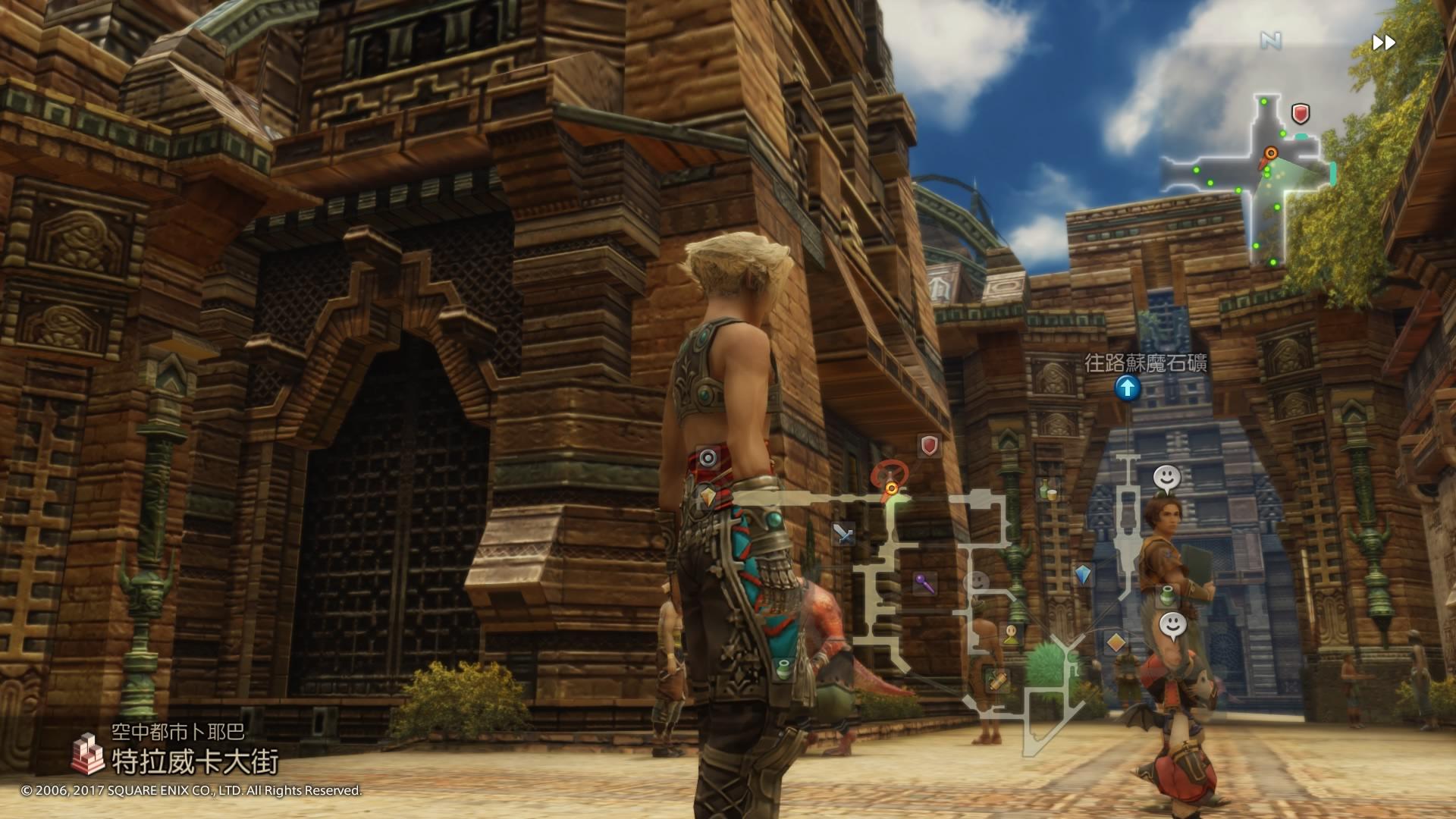Click the gray ring target marker

point(708,458)
